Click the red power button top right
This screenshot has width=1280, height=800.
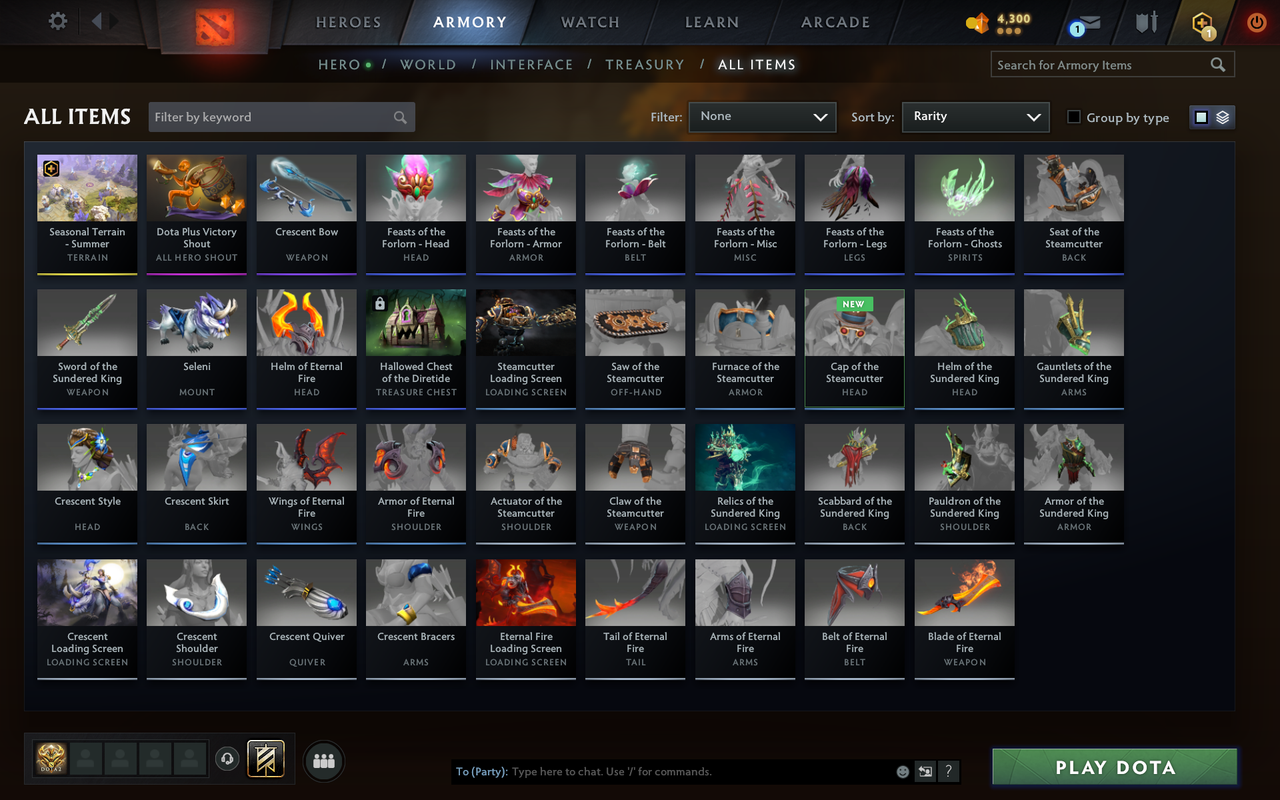1256,22
